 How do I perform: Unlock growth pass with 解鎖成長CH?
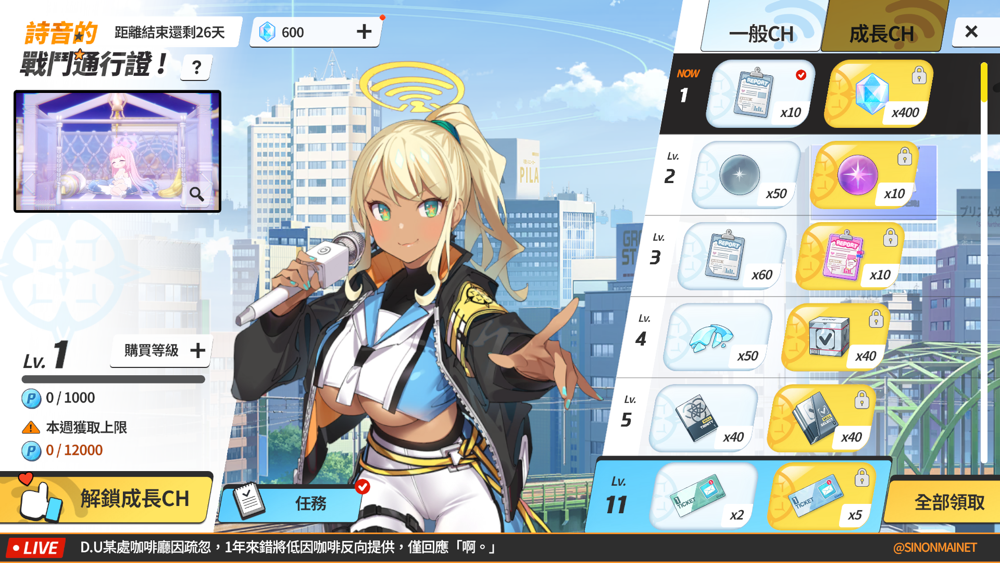108,498
